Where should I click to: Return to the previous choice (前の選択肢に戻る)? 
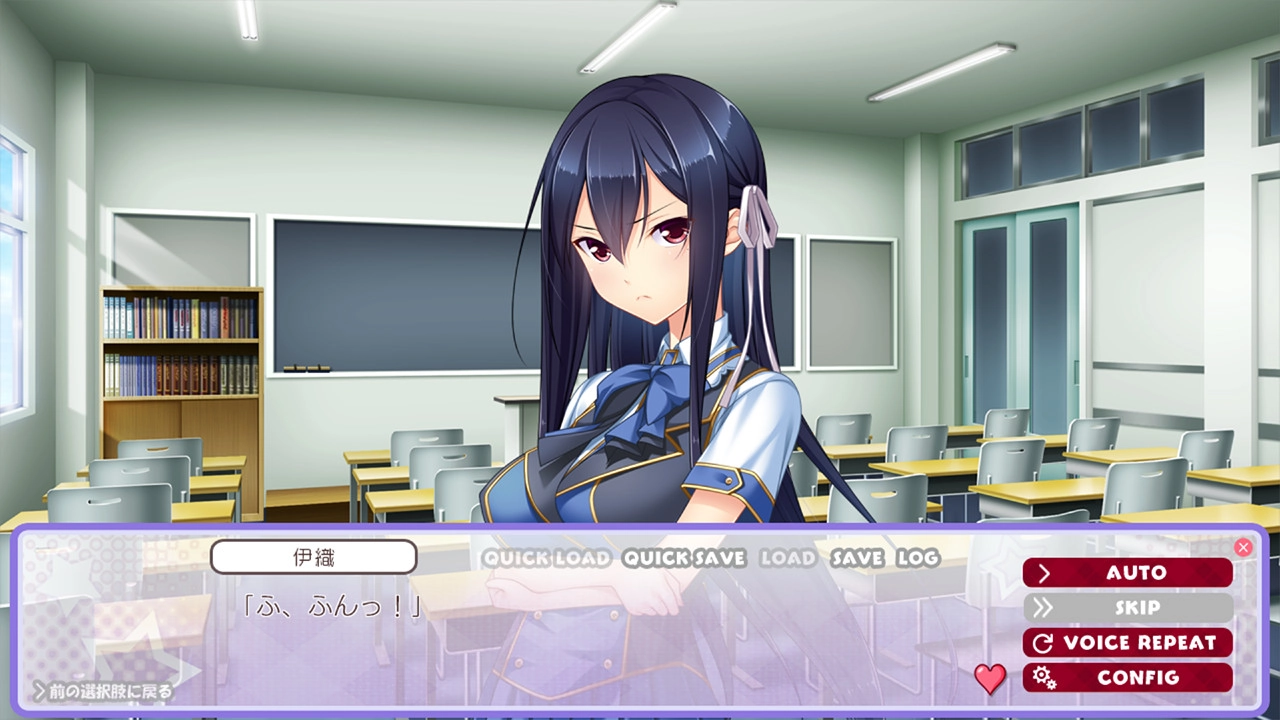(104, 691)
